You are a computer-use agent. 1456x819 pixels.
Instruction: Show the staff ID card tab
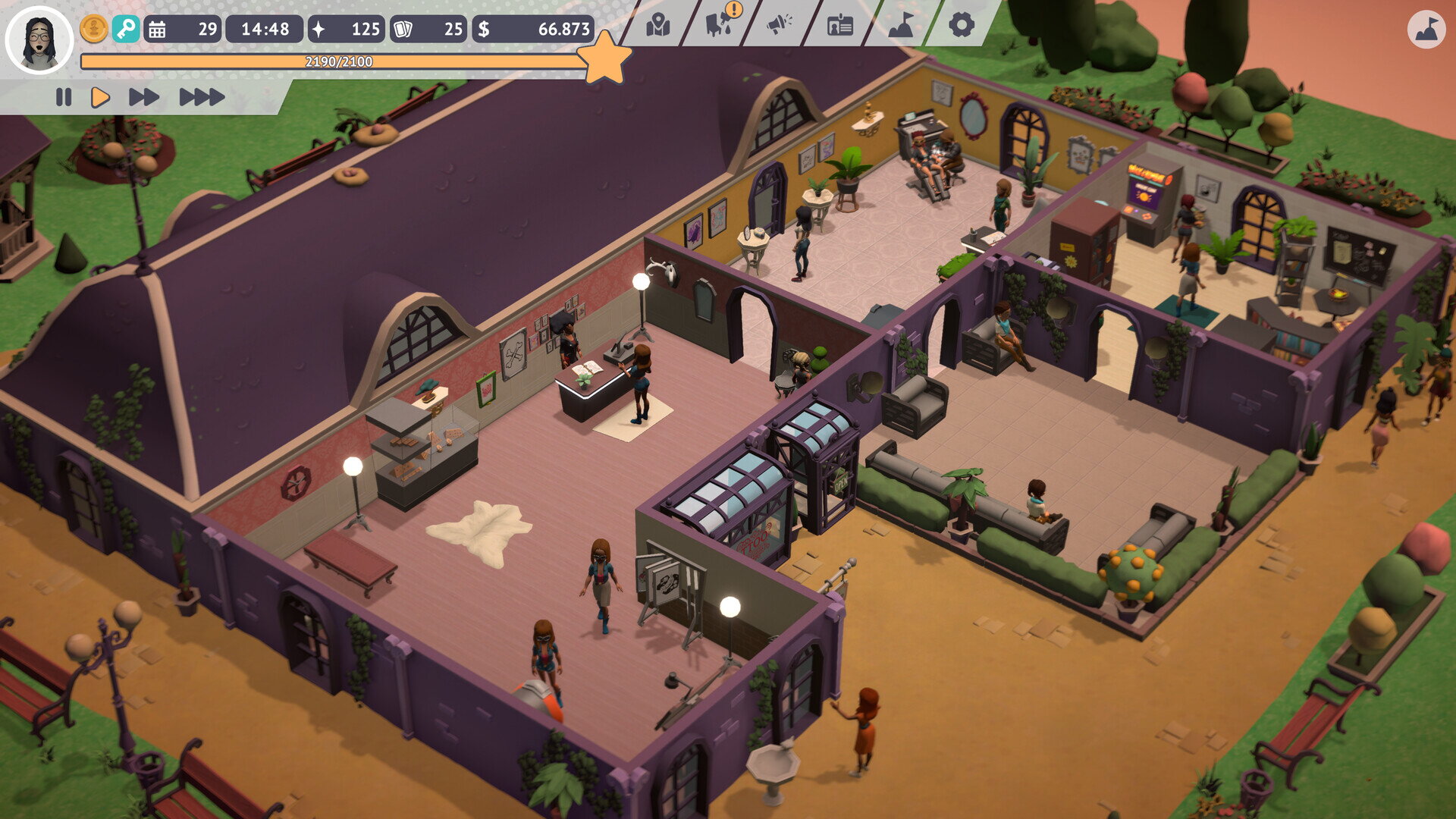(x=839, y=26)
